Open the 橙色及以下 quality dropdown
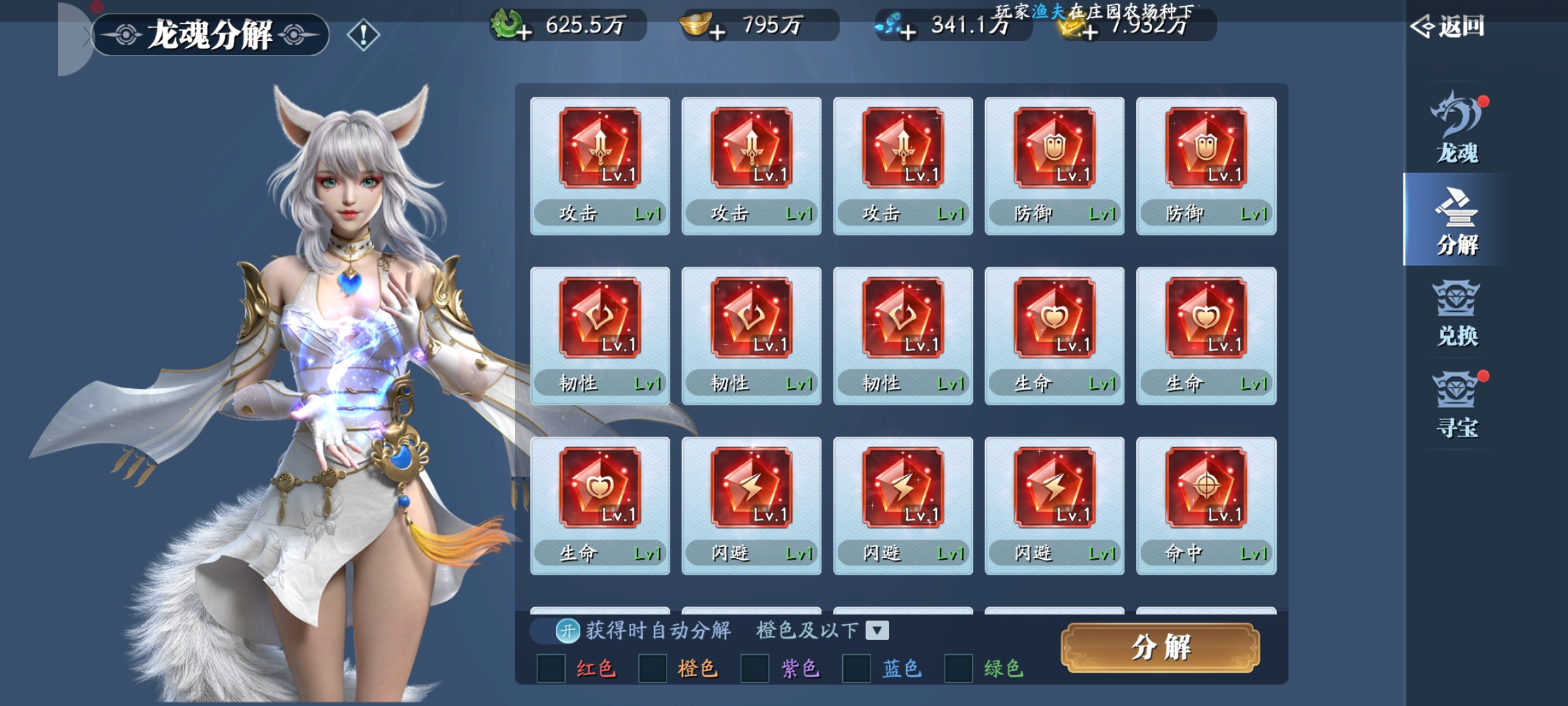The width and height of the screenshot is (1568, 706). pos(877,631)
